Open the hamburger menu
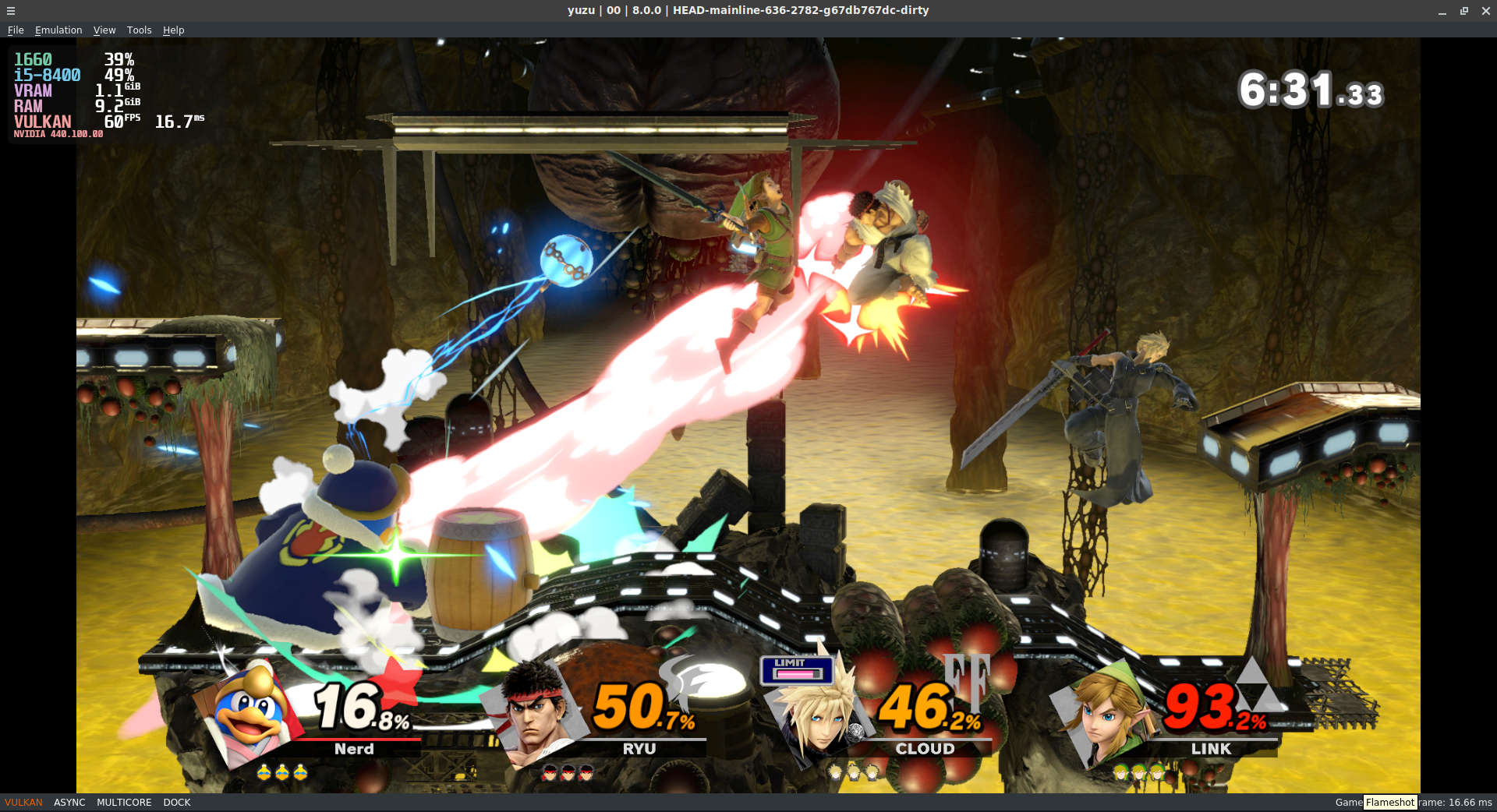1497x812 pixels. [x=10, y=11]
